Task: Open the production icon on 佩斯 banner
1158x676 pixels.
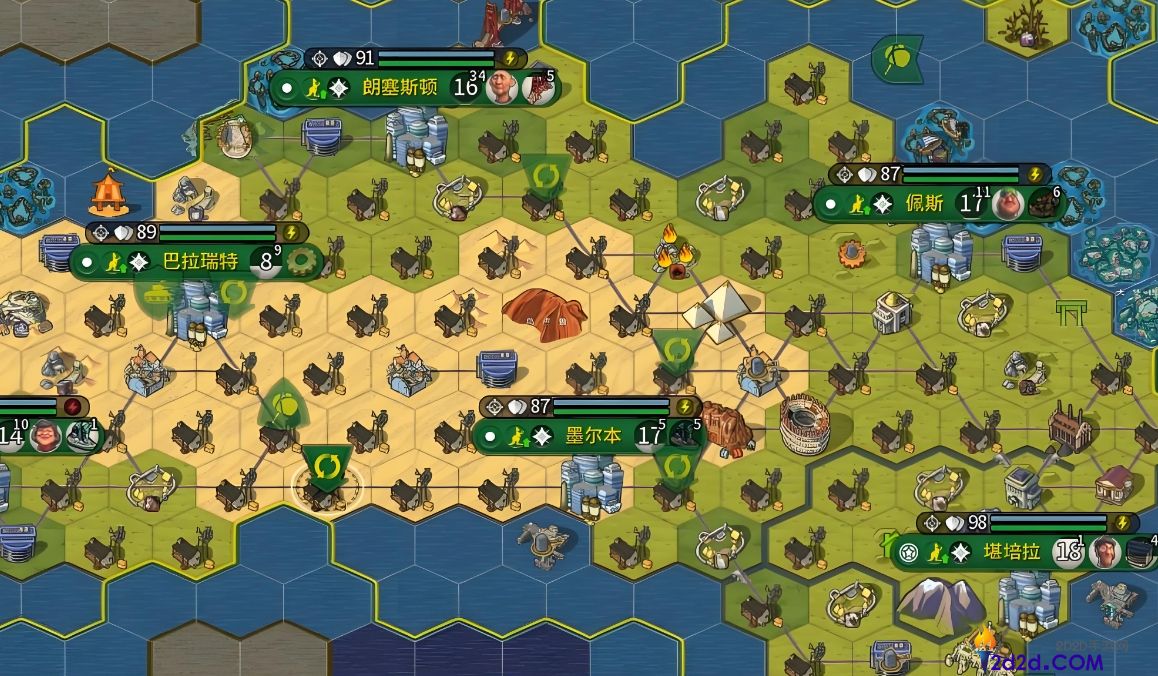Action: point(1044,204)
